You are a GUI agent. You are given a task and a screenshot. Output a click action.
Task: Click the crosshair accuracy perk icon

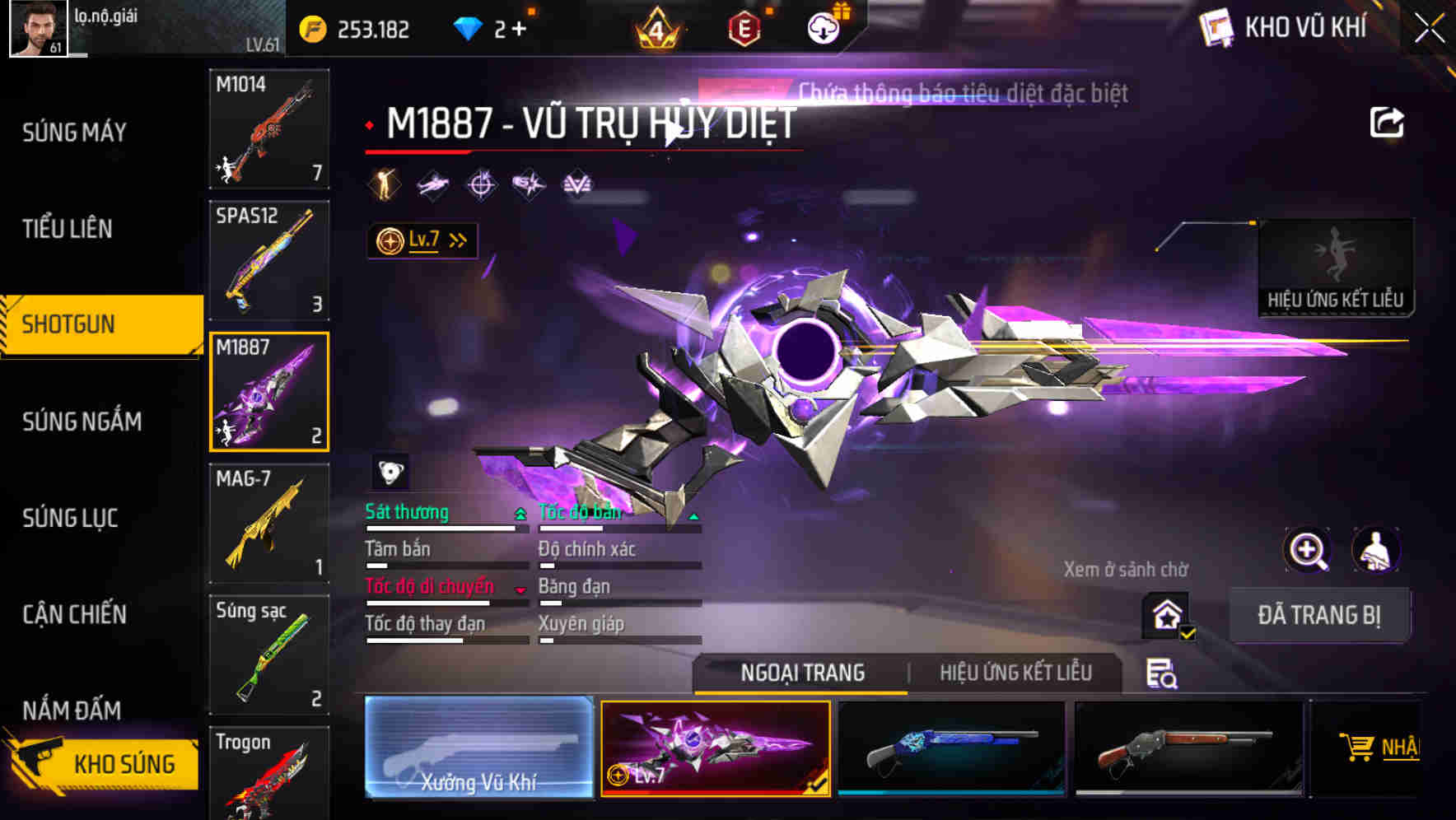481,184
